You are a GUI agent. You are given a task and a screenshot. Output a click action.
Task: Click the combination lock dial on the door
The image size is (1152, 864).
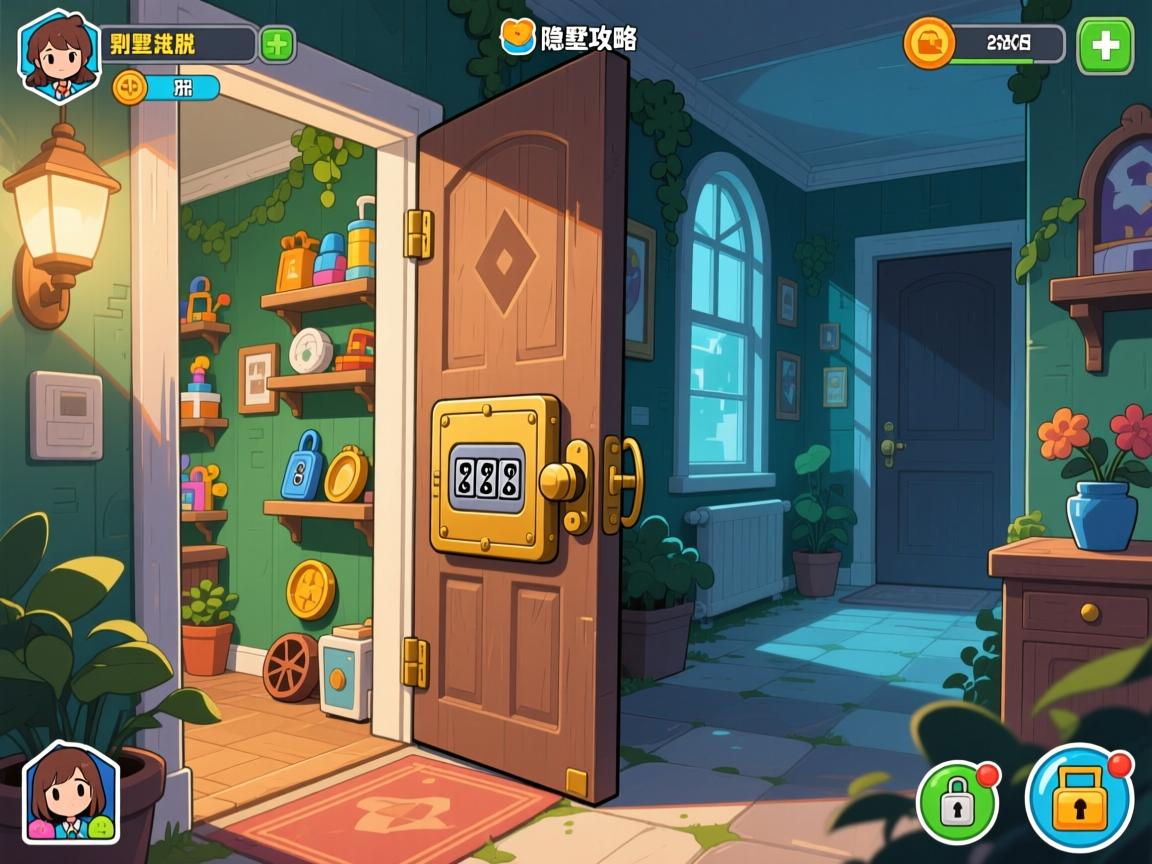click(x=486, y=478)
